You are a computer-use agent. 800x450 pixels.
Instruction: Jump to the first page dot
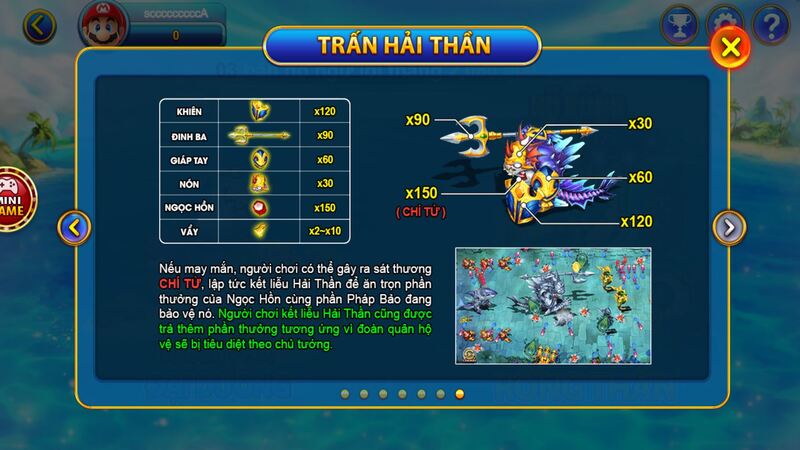click(345, 394)
